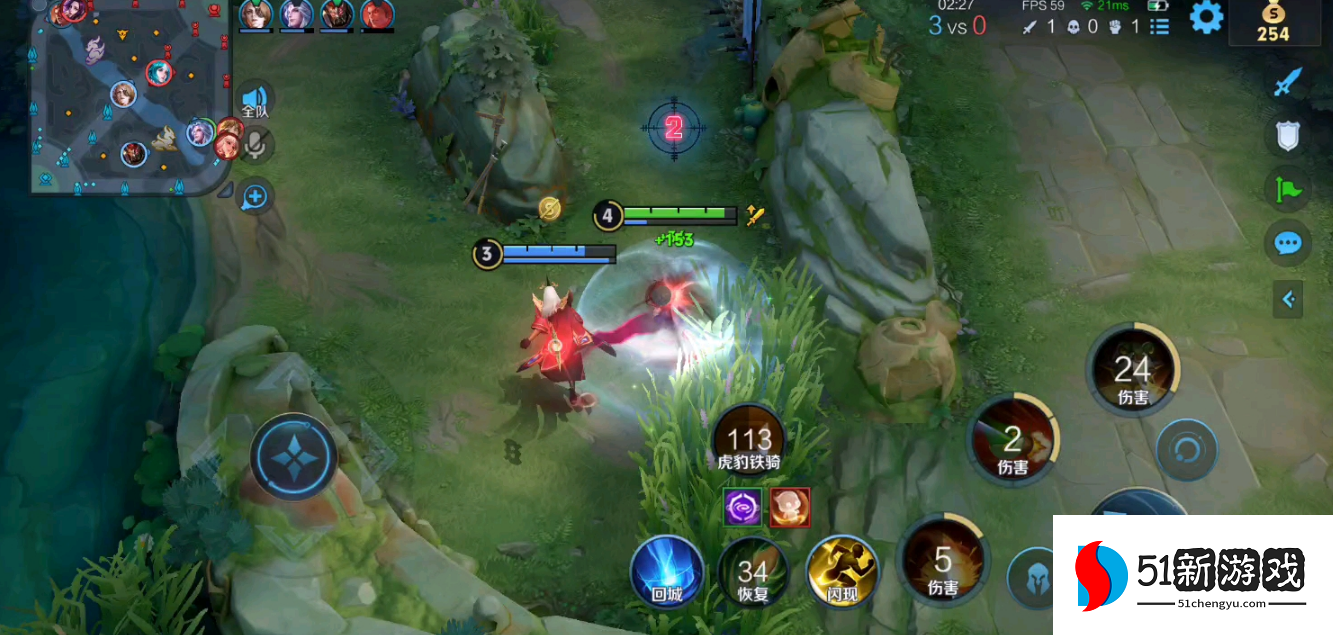Tap the movement joystick center
Image resolution: width=1333 pixels, height=635 pixels.
(x=293, y=455)
